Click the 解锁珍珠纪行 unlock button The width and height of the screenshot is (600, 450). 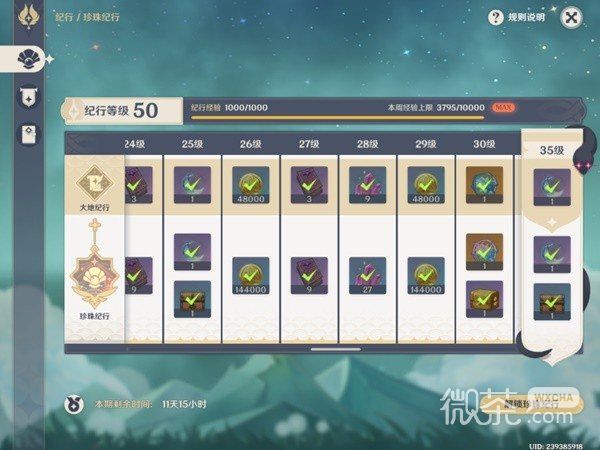[x=528, y=404]
